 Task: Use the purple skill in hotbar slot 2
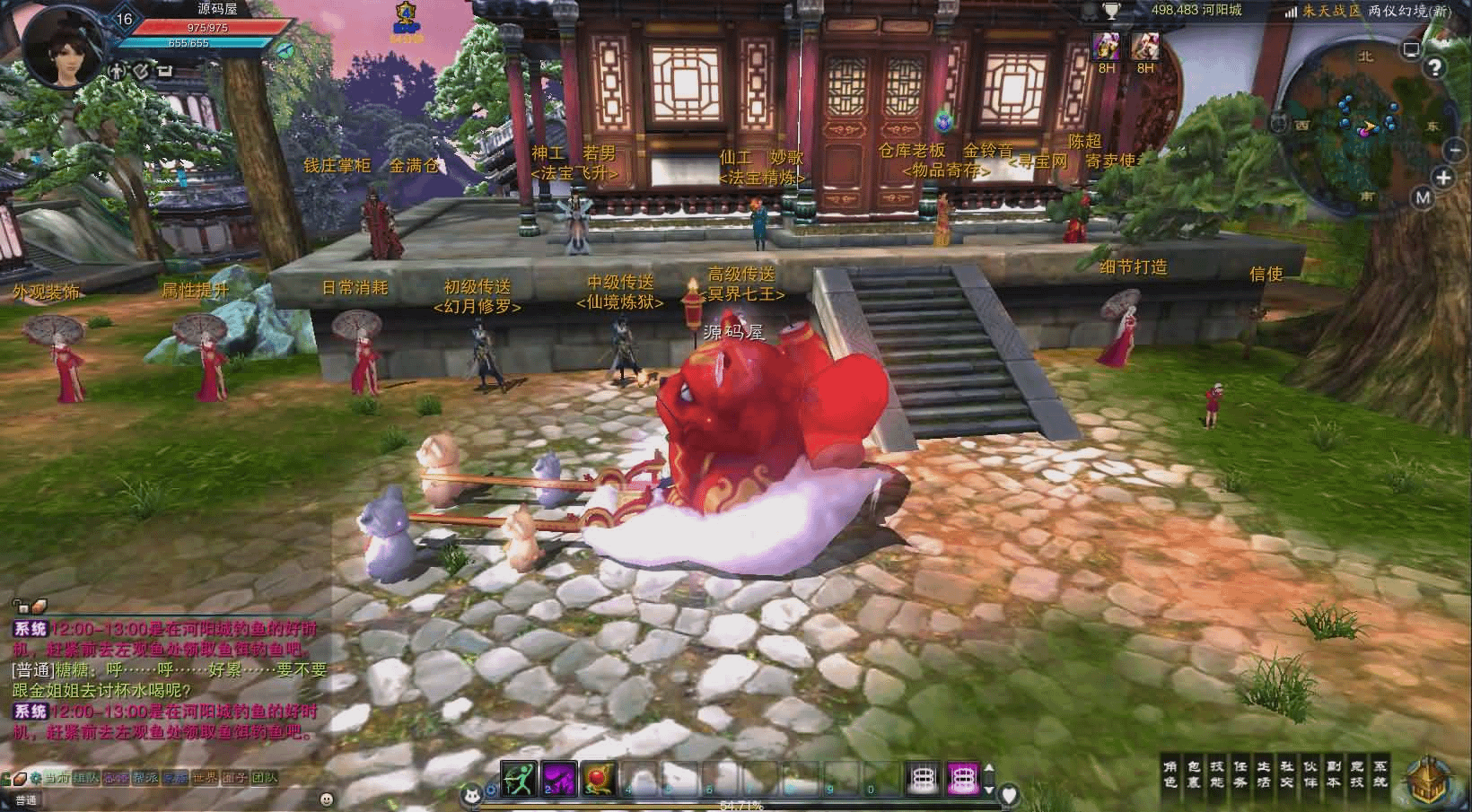pyautogui.click(x=558, y=779)
